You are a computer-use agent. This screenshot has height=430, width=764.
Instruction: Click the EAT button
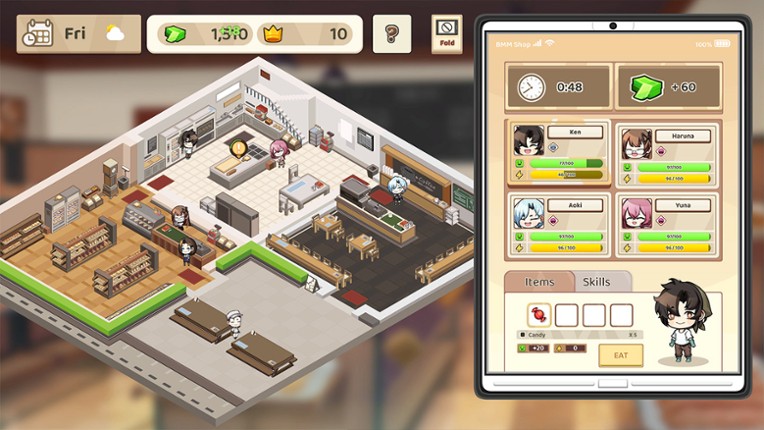tap(620, 355)
